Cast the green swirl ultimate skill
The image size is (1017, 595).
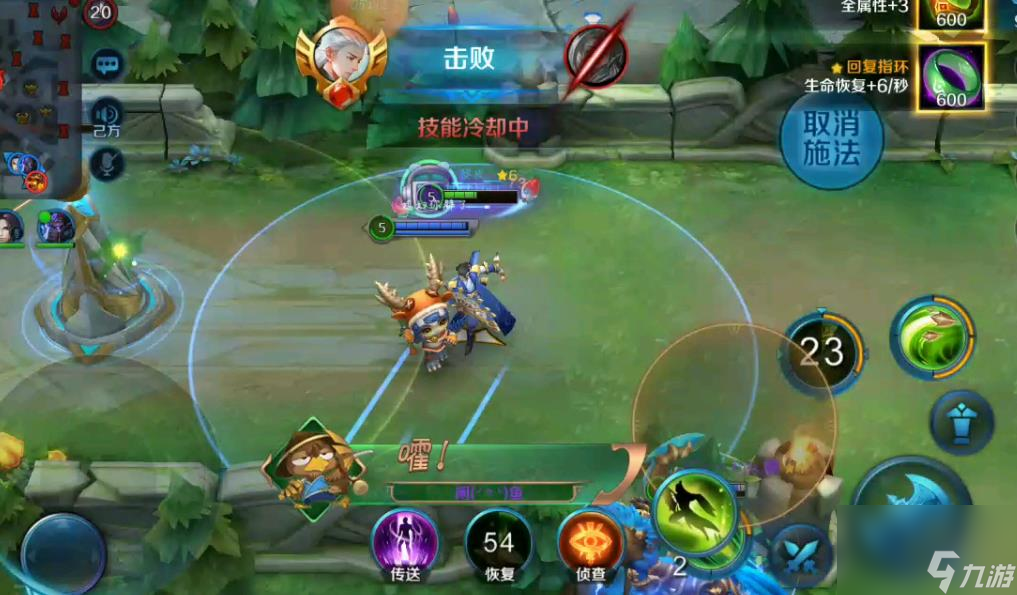click(932, 337)
